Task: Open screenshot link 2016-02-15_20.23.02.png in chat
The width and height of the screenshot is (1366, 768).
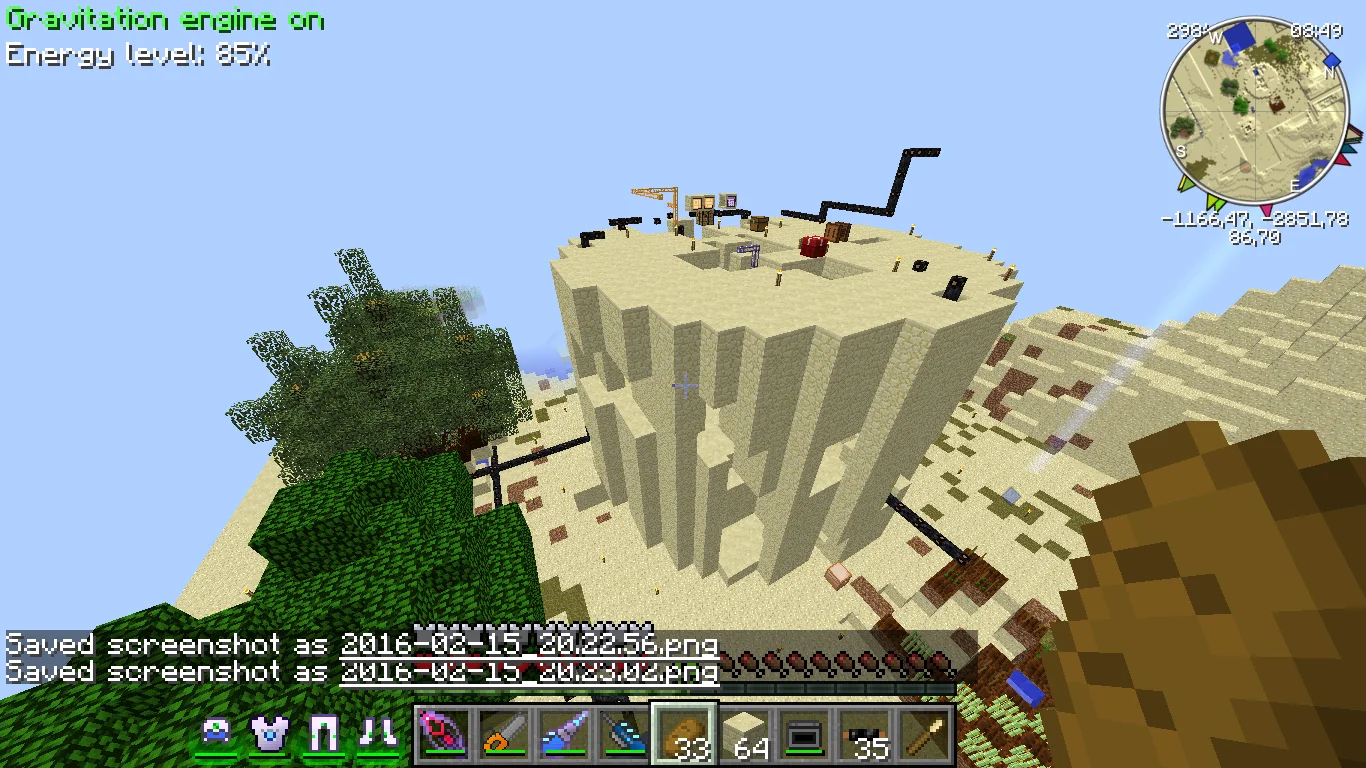Action: click(529, 672)
